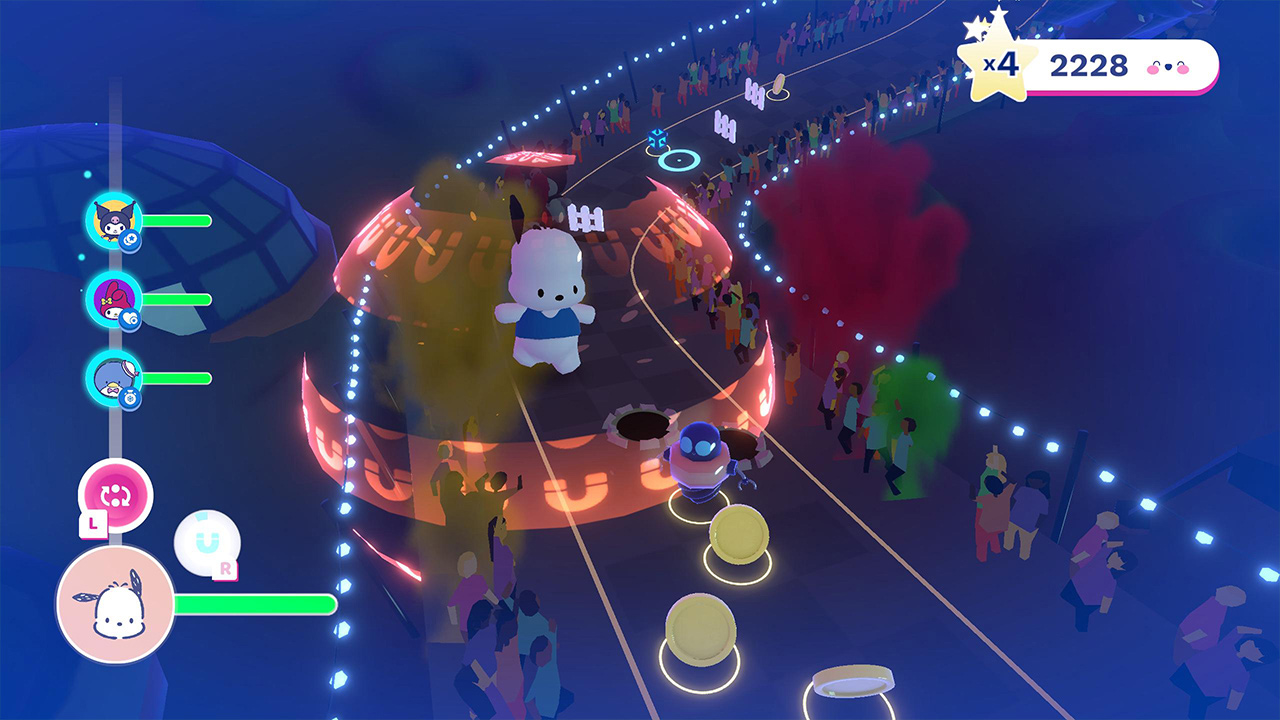
Task: Click the pouch badge on Tuxedo Sam's portrait
Action: tap(133, 396)
